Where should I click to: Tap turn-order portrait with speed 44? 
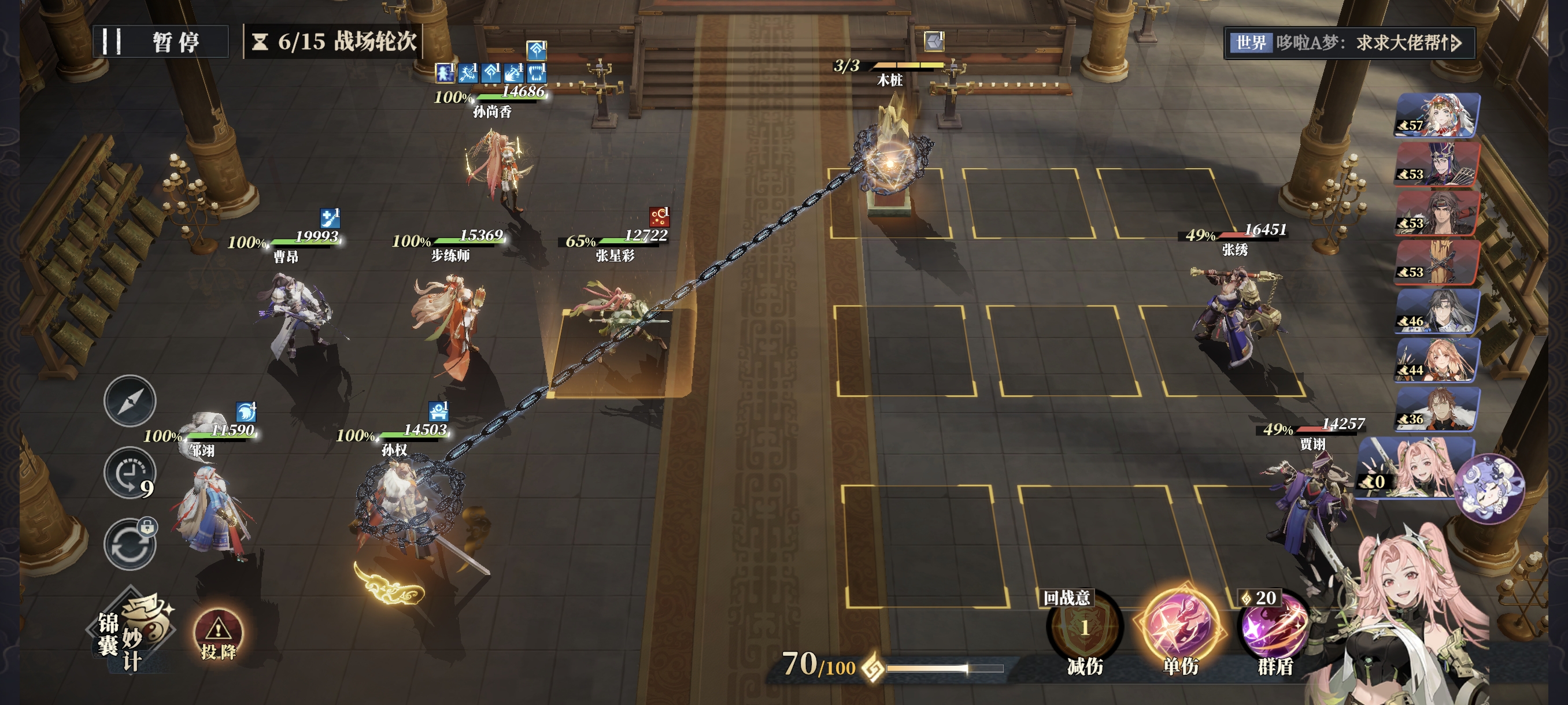pyautogui.click(x=1437, y=360)
